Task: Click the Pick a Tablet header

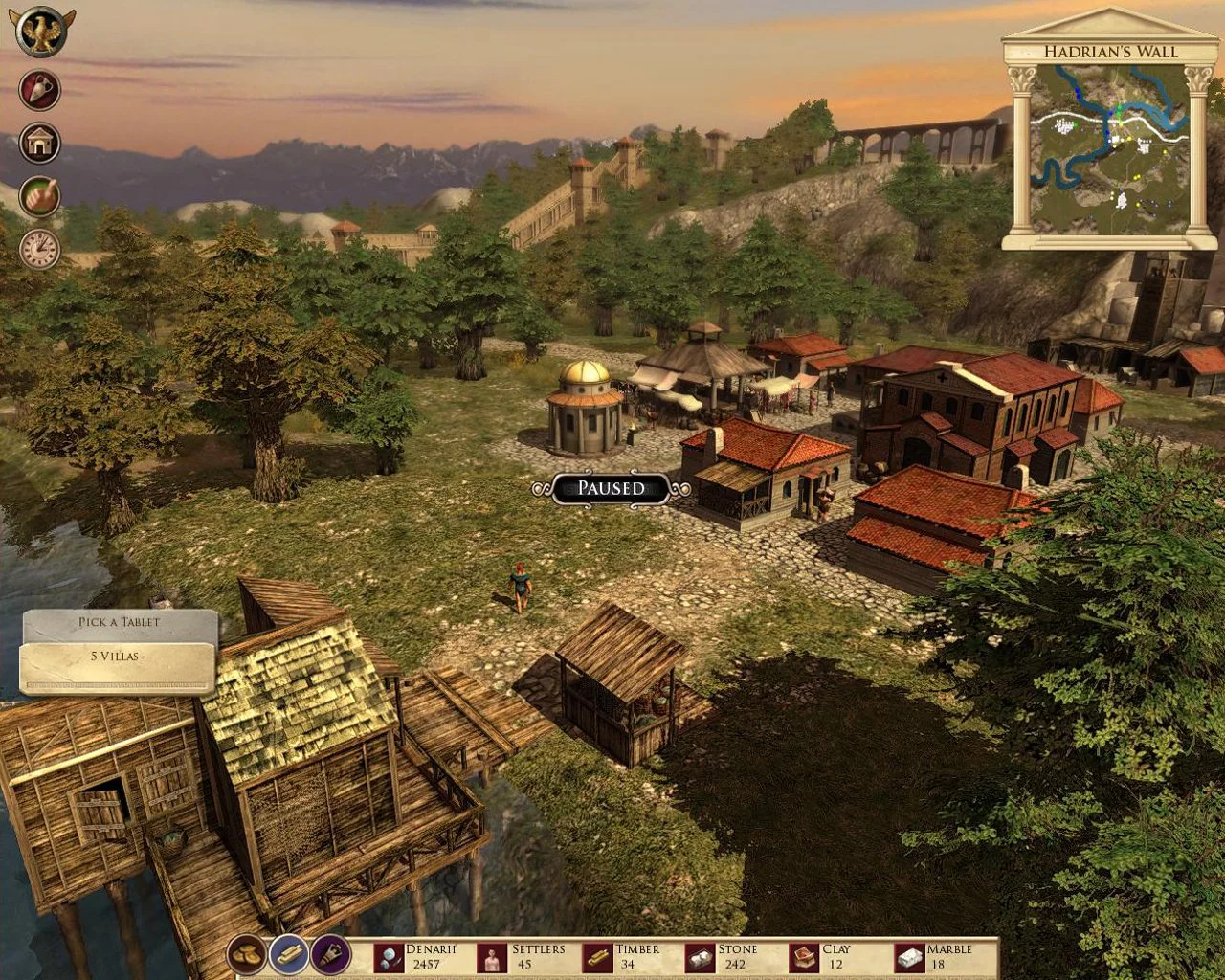Action: (x=119, y=622)
